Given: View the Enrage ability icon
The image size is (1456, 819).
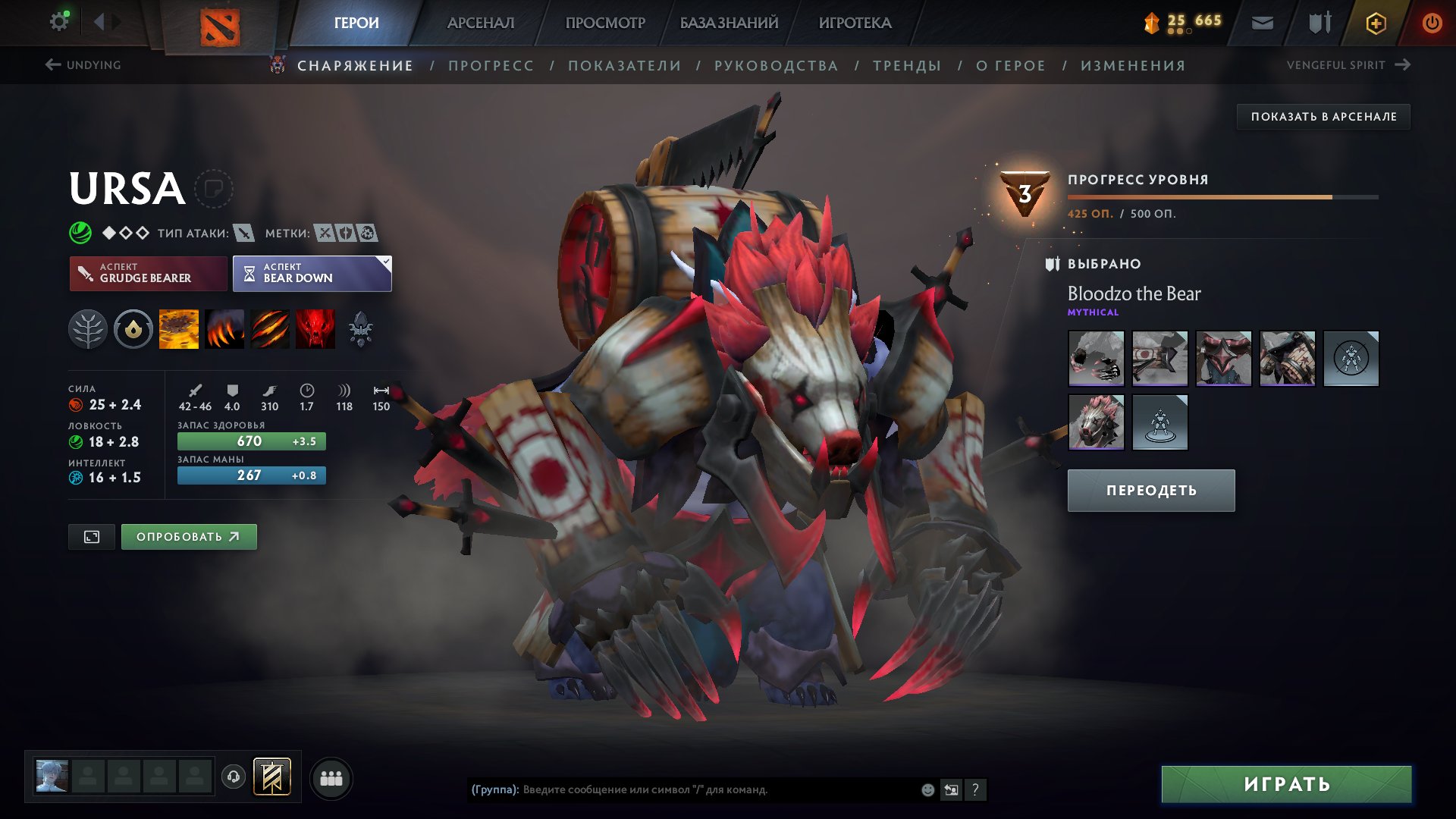Looking at the screenshot, I should (315, 329).
